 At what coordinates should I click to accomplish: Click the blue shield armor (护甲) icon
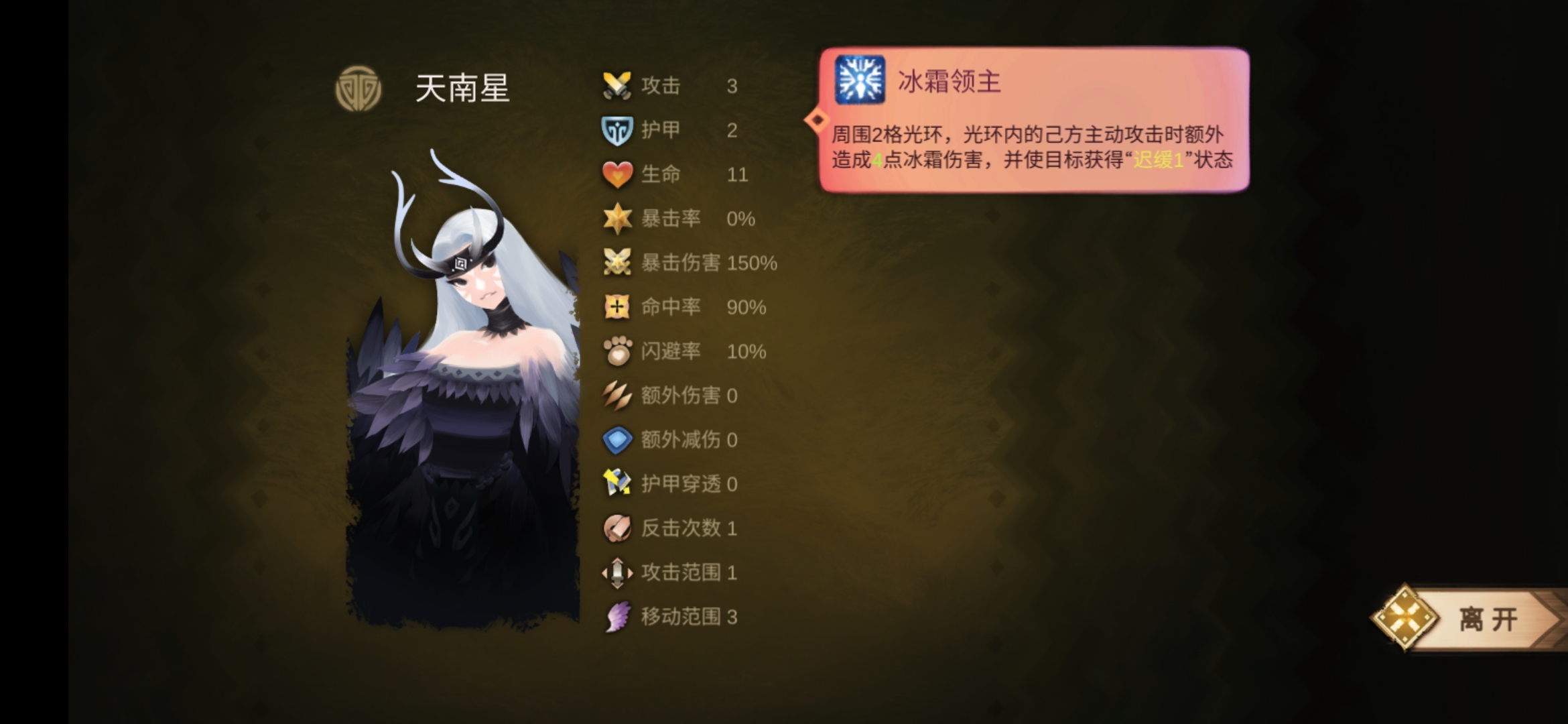pos(617,130)
